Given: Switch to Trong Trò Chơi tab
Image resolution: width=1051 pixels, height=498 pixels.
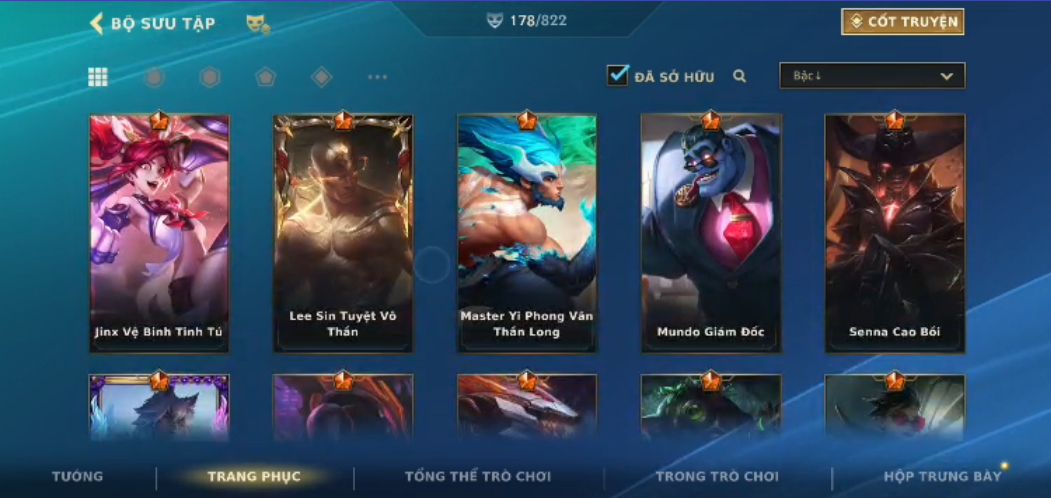Looking at the screenshot, I should click(717, 476).
